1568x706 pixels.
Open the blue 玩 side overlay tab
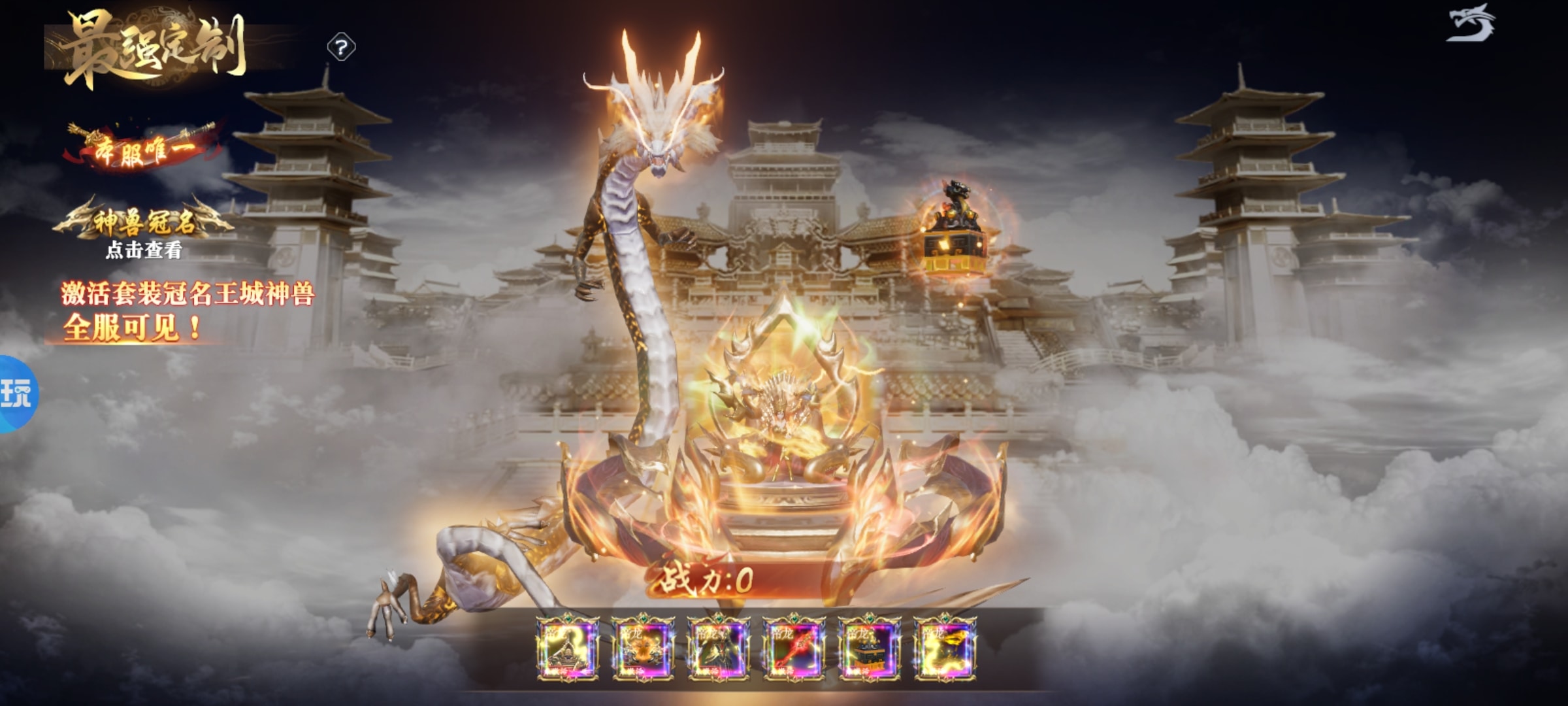[x=17, y=393]
